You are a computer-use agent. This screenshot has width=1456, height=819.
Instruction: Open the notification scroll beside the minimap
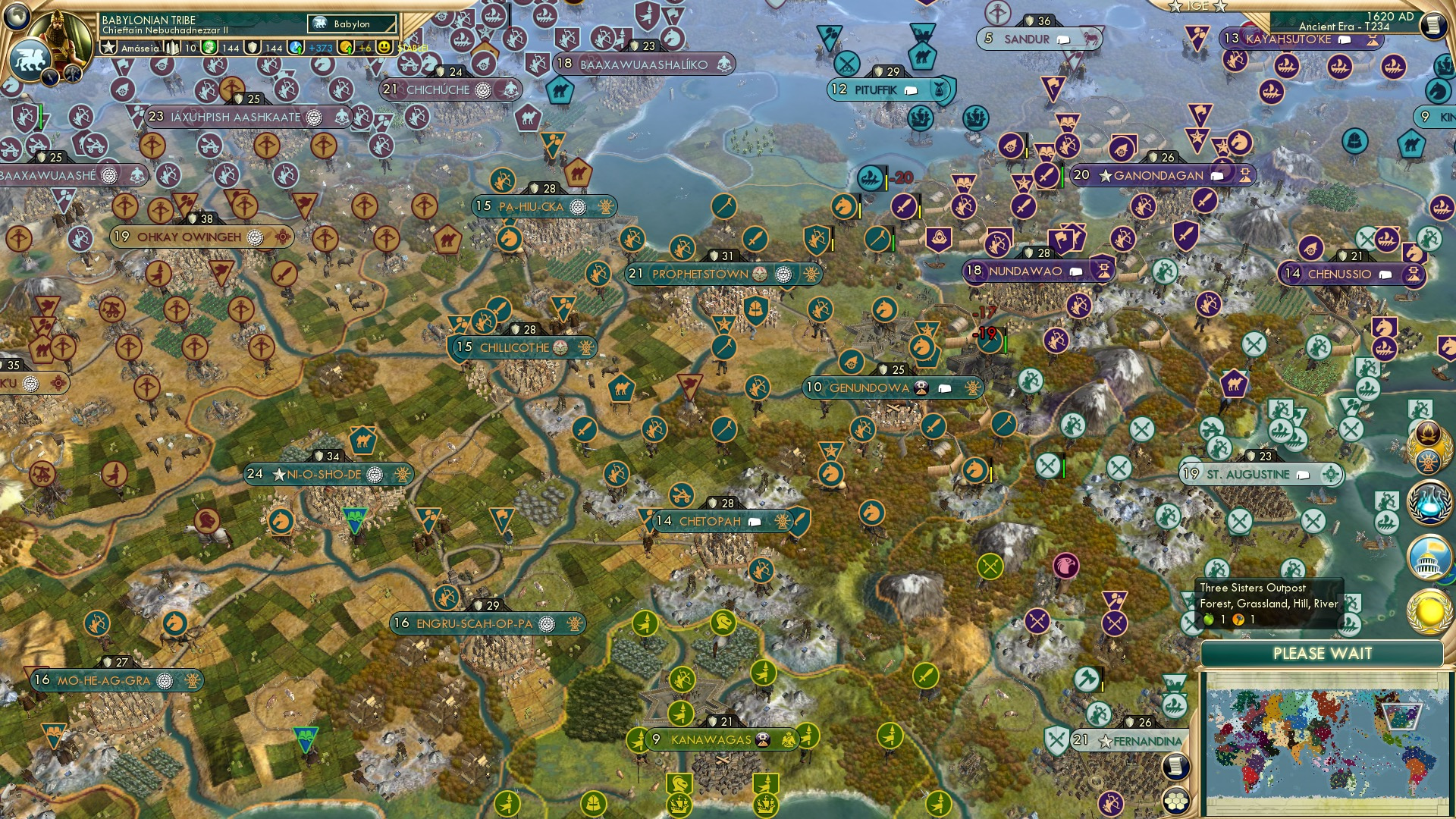click(1177, 767)
